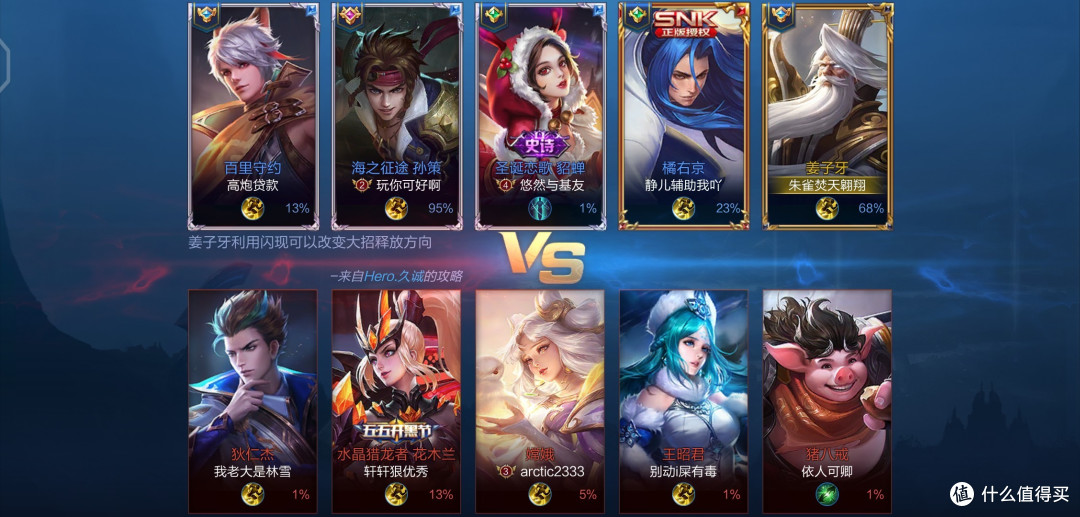Click the green summoner spell icon on 猪八戒's card

(827, 493)
